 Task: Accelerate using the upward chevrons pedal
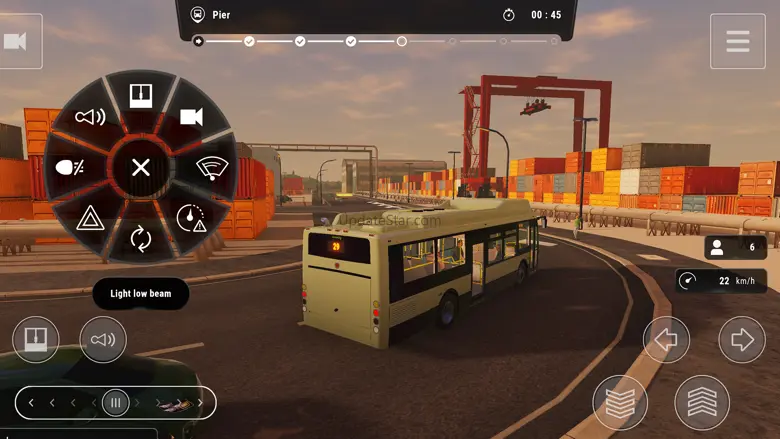(x=702, y=403)
